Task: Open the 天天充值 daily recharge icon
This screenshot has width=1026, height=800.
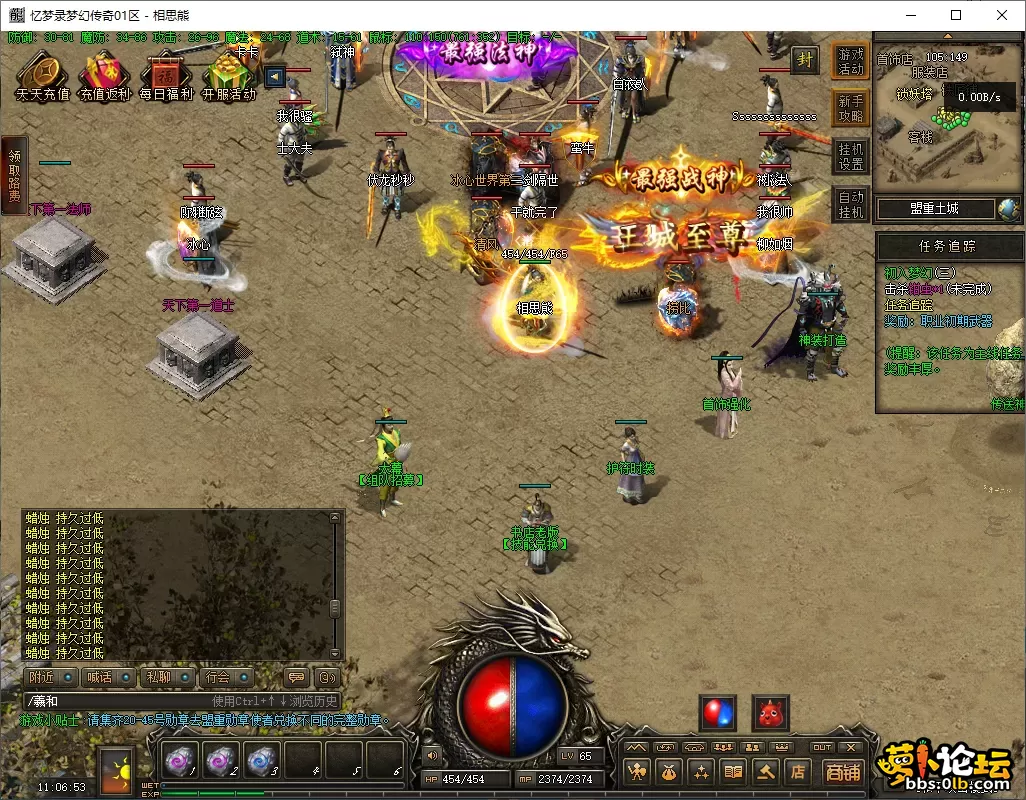Action: pyautogui.click(x=43, y=74)
